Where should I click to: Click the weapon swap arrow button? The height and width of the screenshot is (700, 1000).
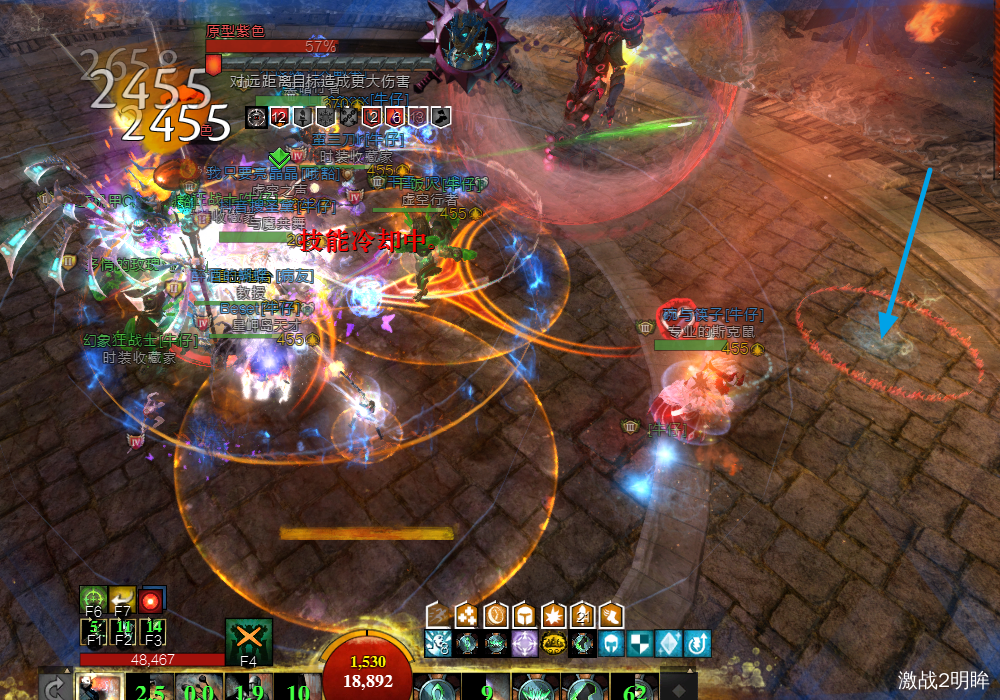[57, 688]
